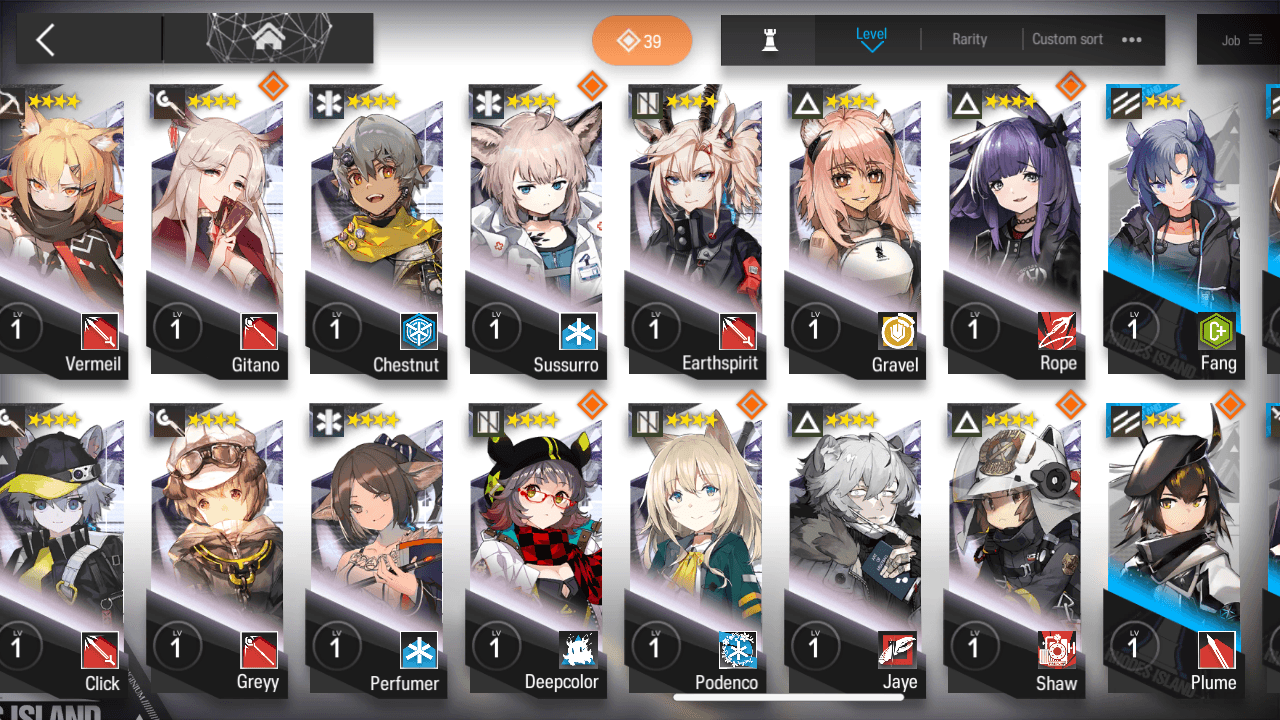
Task: Open the home menu shortcut
Action: point(267,39)
